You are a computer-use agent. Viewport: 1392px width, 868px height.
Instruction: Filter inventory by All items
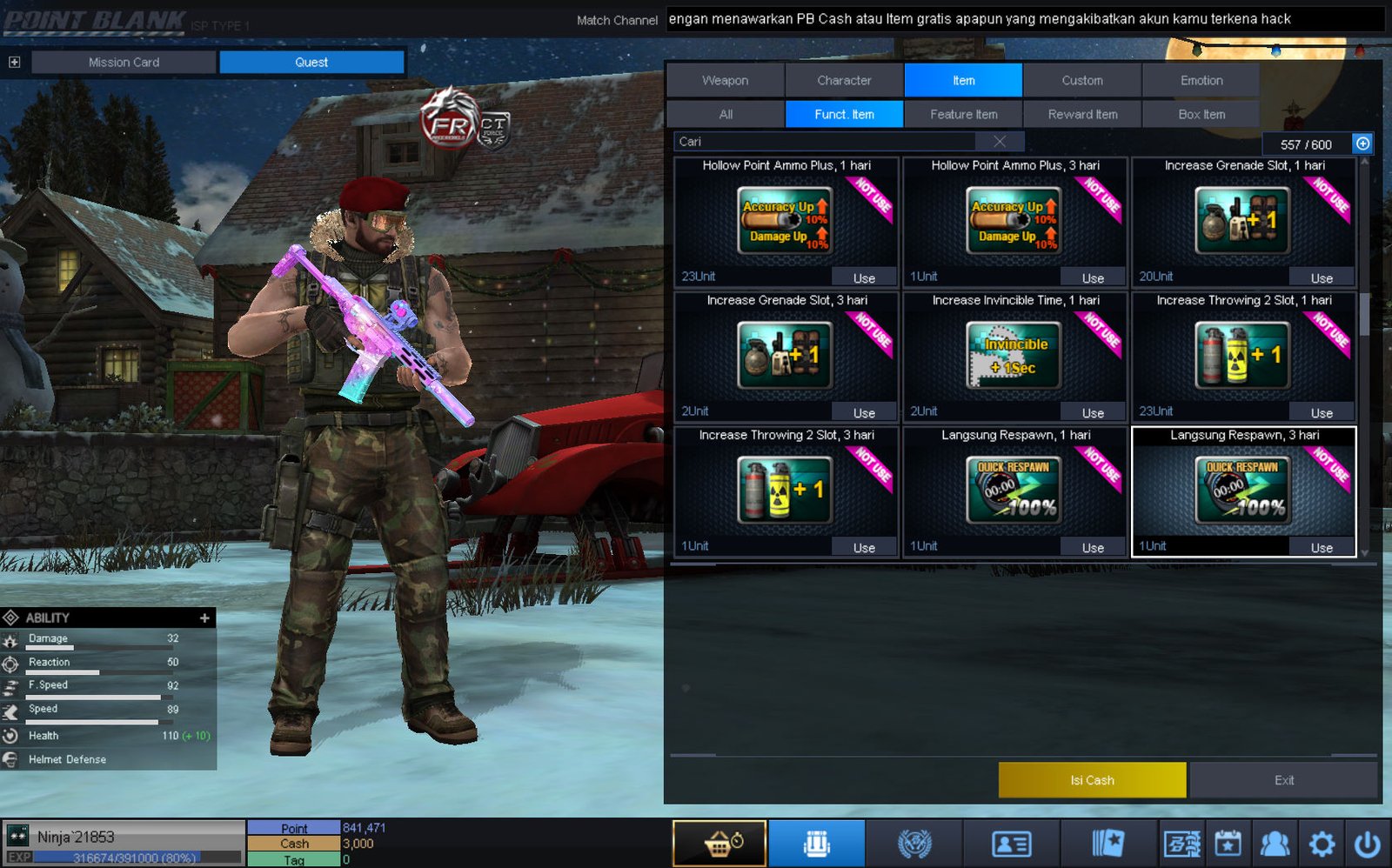pyautogui.click(x=726, y=114)
